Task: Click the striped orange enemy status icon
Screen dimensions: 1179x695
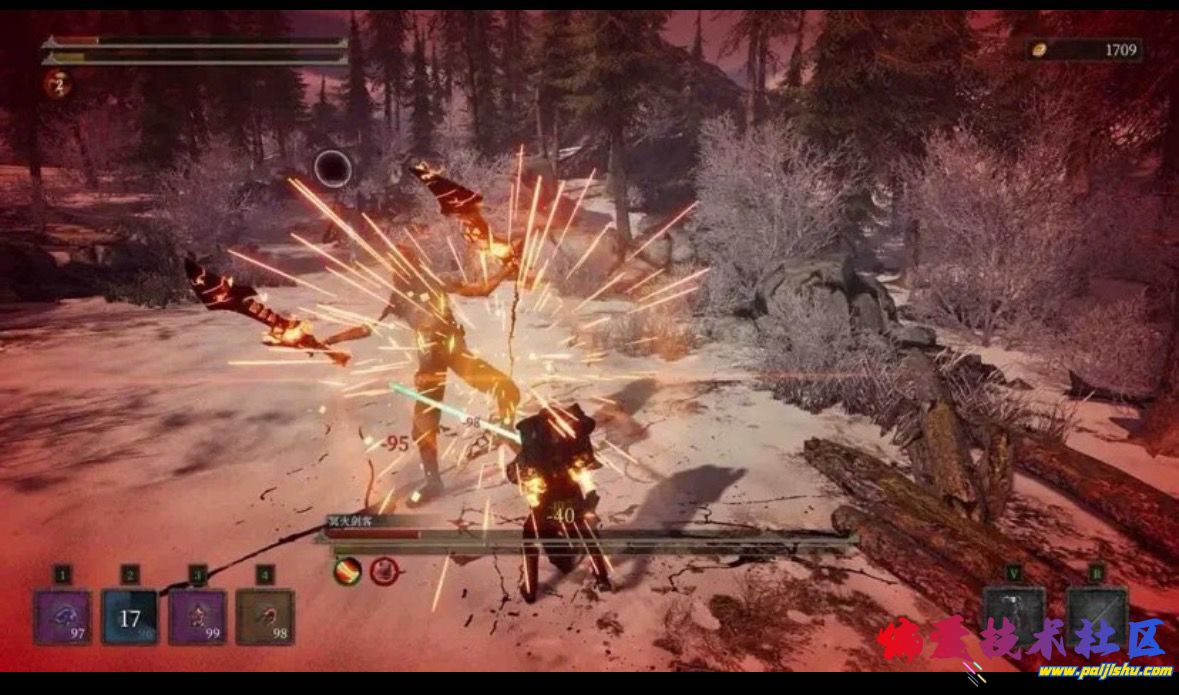Action: pos(347,571)
